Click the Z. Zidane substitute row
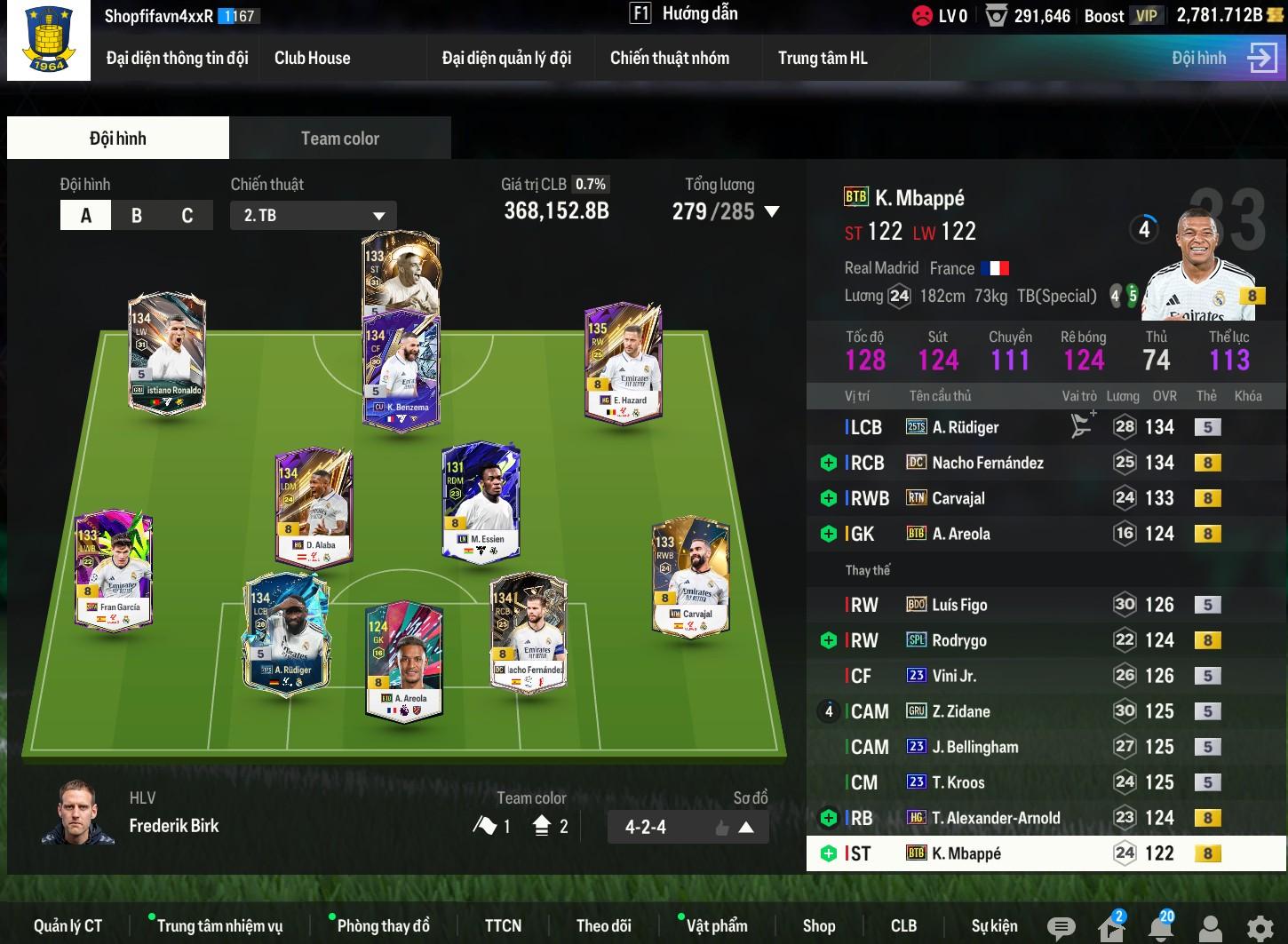The image size is (1288, 944). [961, 711]
